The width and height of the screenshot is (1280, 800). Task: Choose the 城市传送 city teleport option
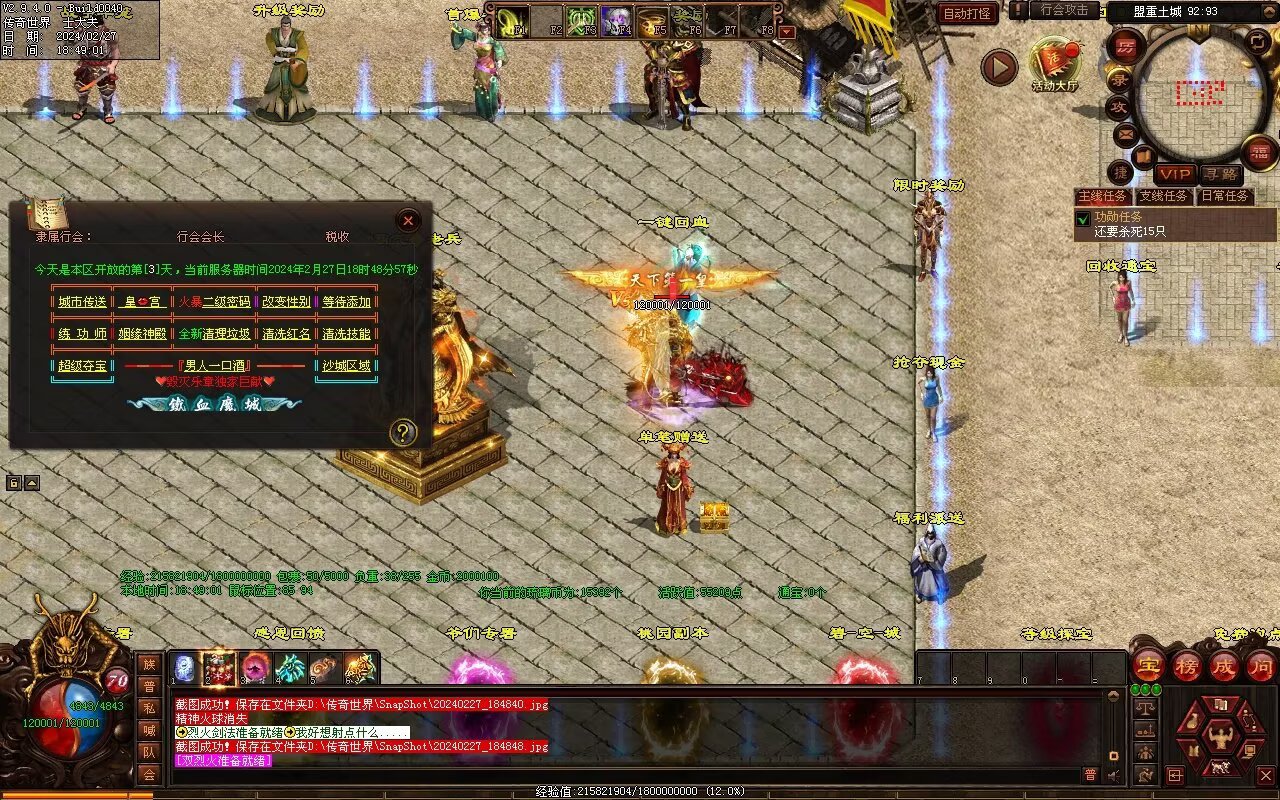pyautogui.click(x=81, y=302)
